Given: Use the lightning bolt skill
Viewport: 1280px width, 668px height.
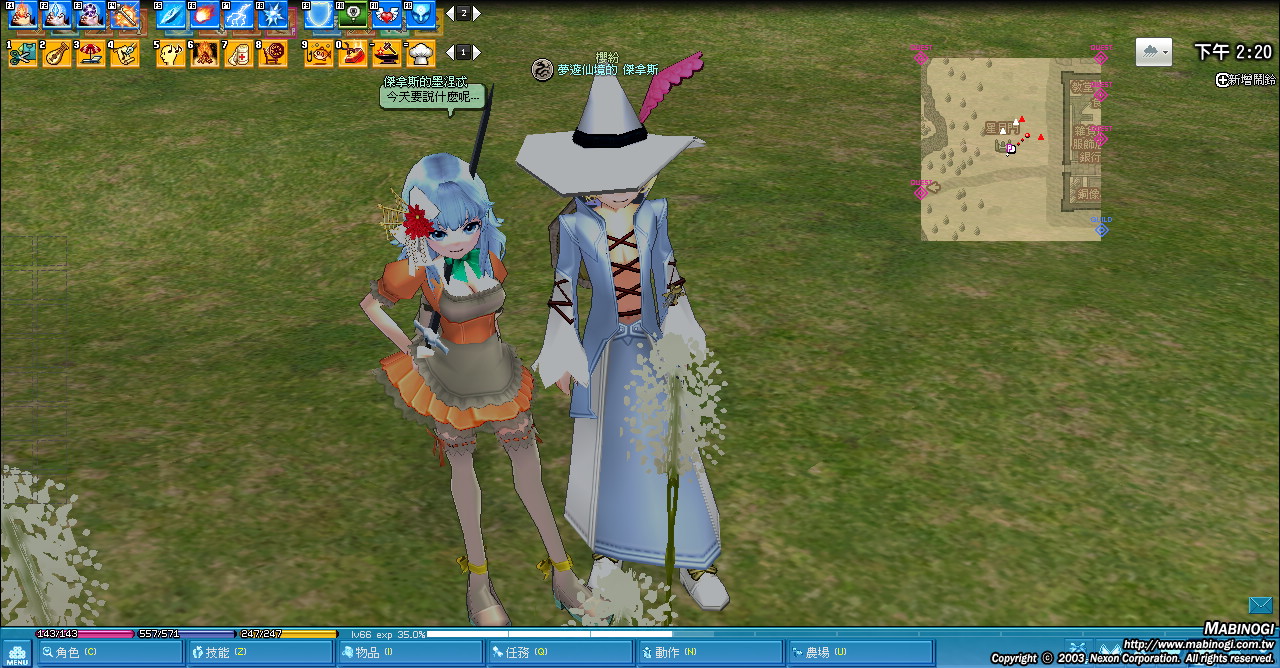Looking at the screenshot, I should [239, 15].
